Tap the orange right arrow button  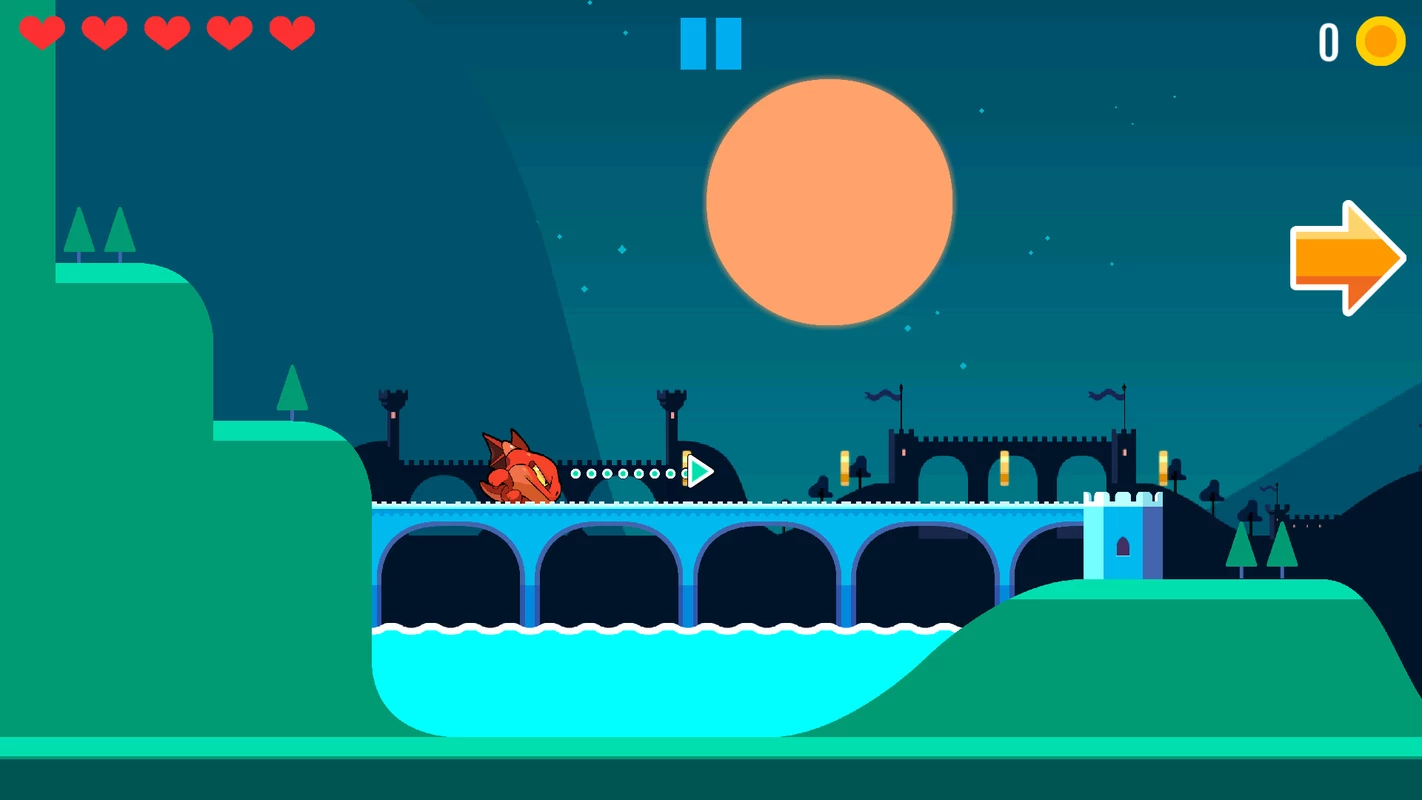coord(1346,258)
